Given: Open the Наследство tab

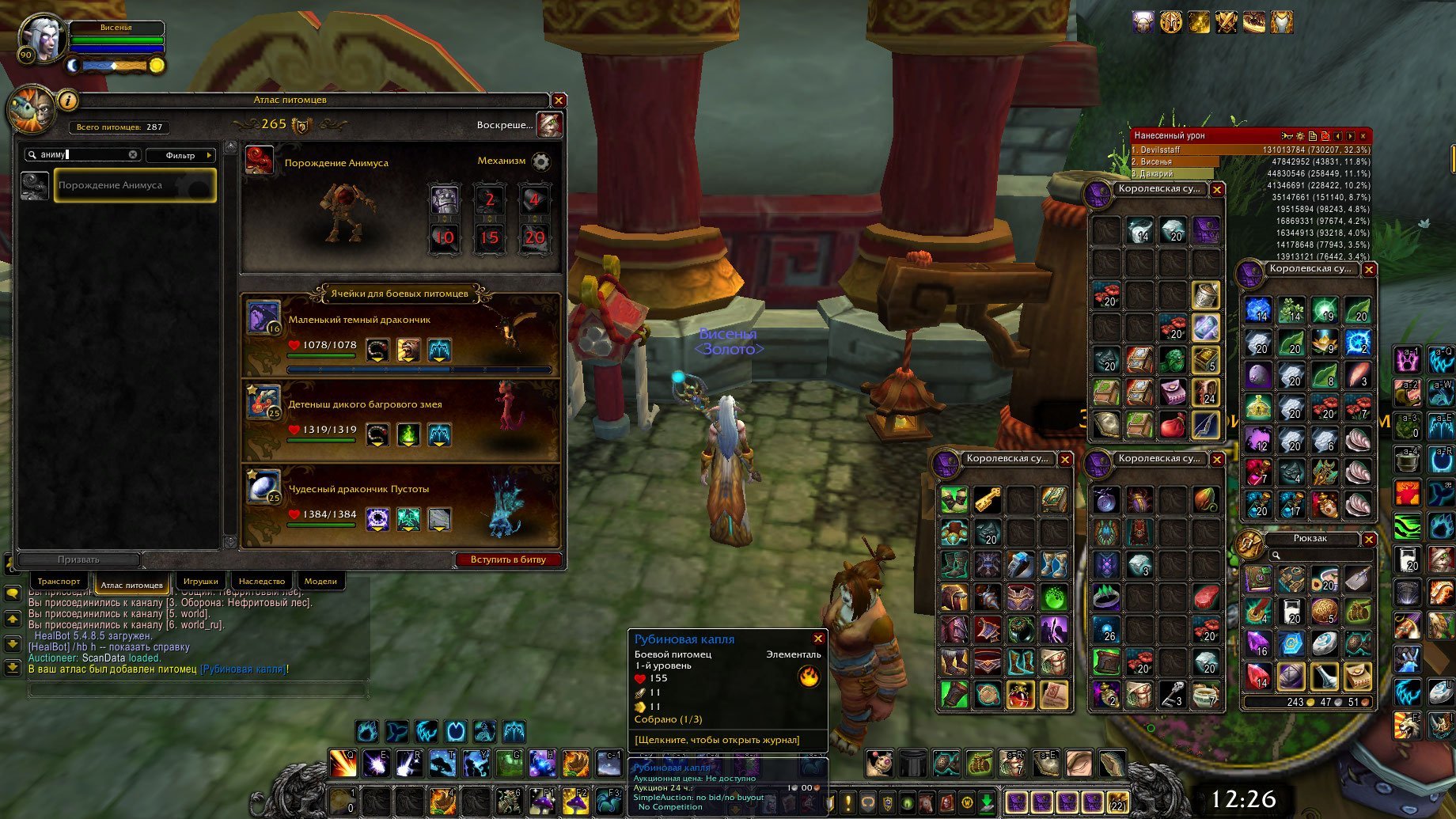Looking at the screenshot, I should (x=262, y=582).
